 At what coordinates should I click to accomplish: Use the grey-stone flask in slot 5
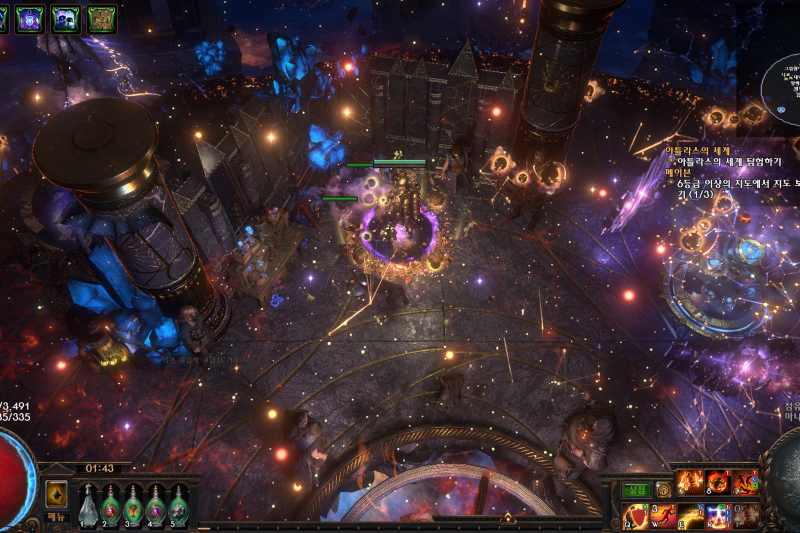(179, 505)
